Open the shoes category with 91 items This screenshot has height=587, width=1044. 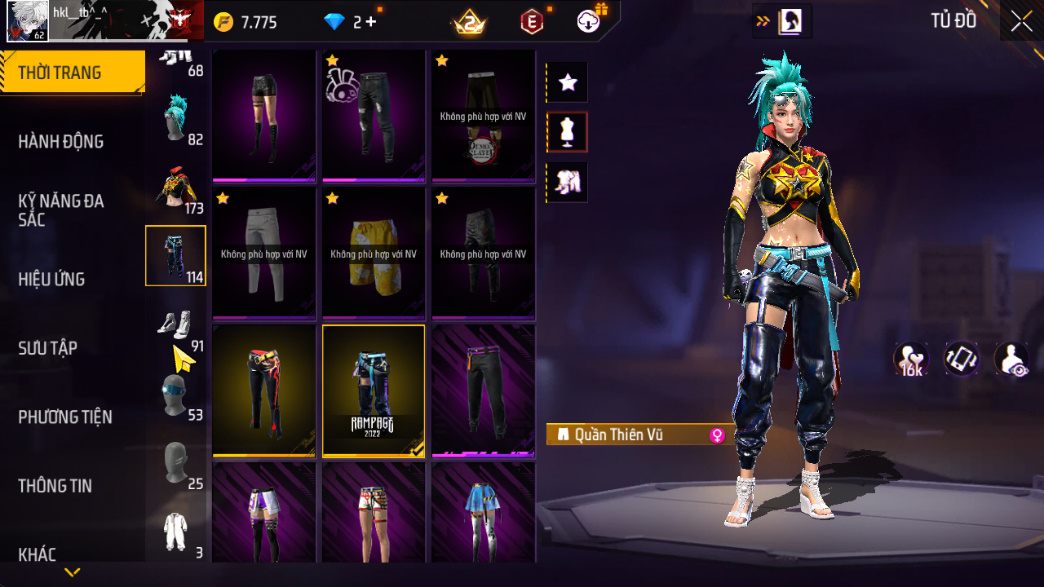click(x=177, y=328)
